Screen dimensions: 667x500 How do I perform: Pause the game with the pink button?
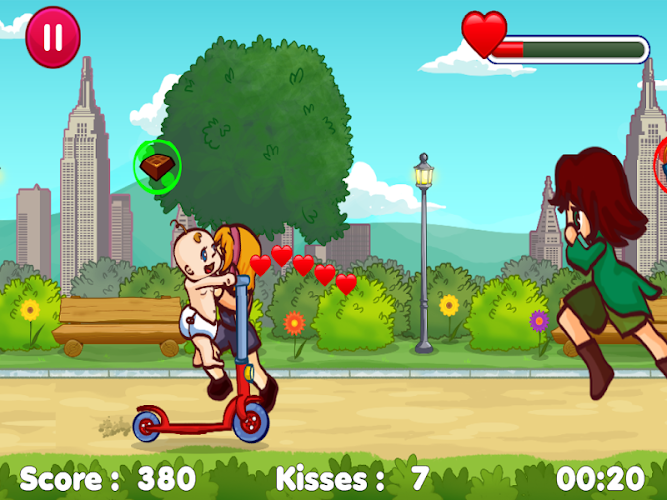point(52,38)
